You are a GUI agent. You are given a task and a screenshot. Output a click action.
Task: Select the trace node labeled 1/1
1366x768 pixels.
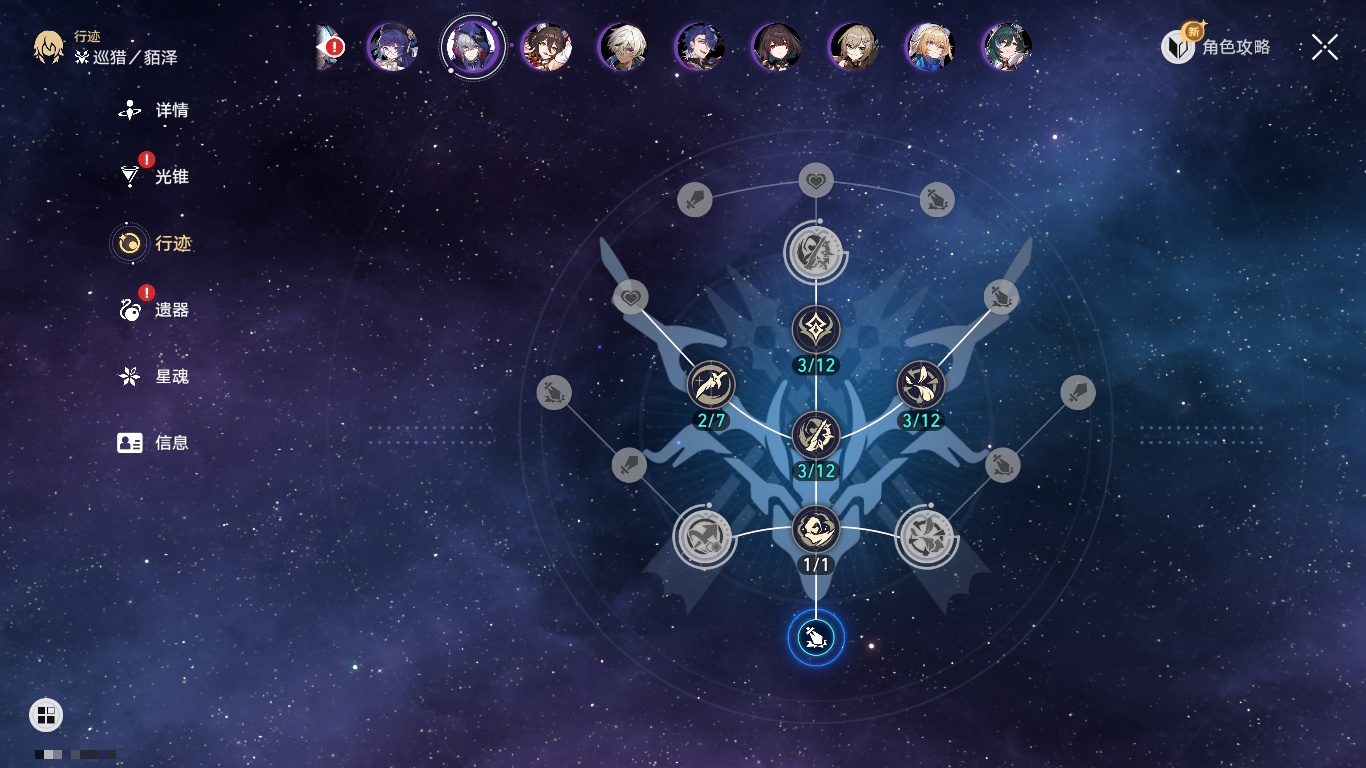pyautogui.click(x=816, y=529)
